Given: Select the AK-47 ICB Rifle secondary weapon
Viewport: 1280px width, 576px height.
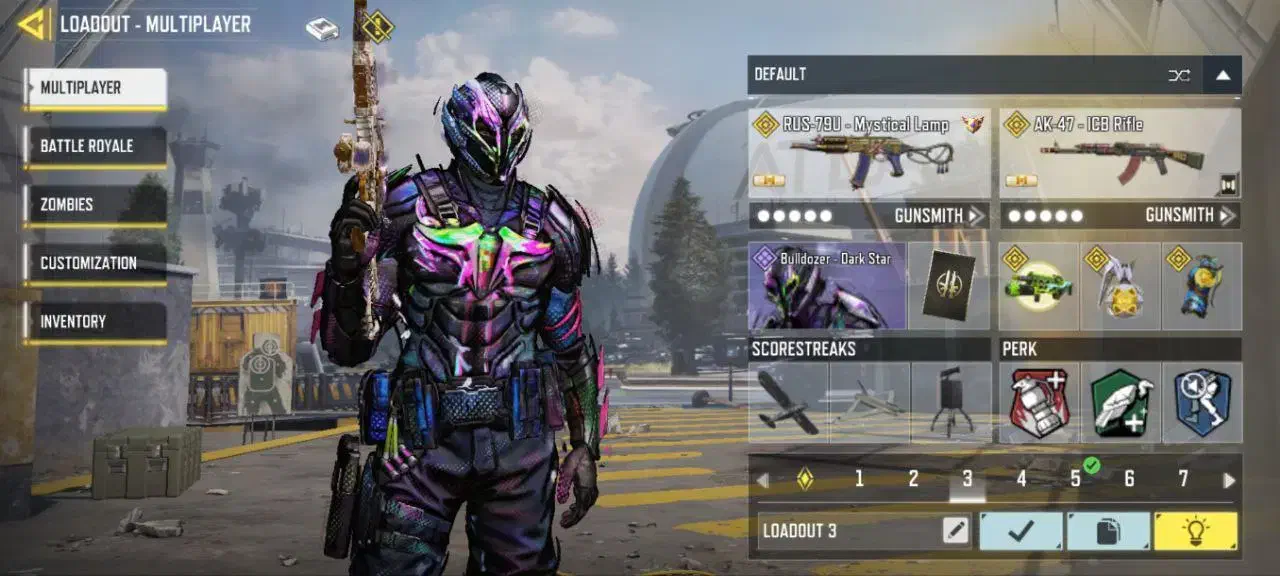Looking at the screenshot, I should (1120, 153).
